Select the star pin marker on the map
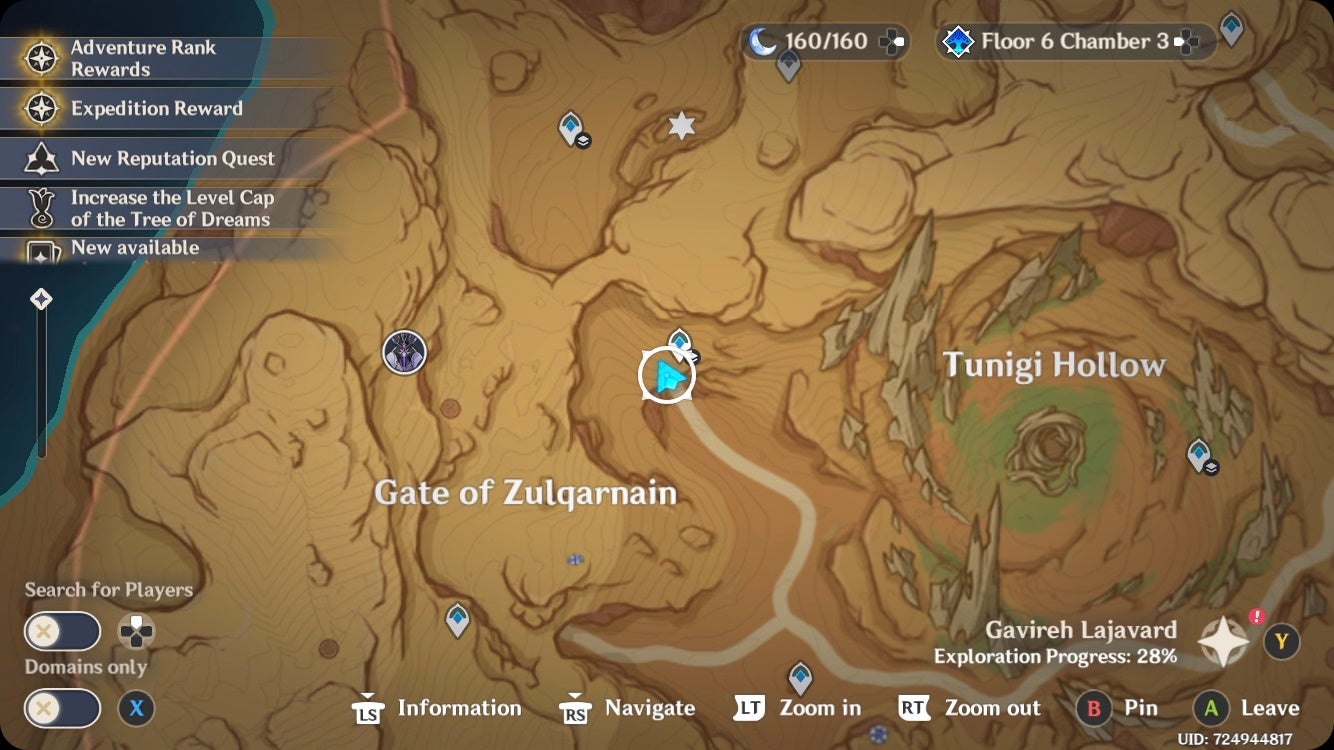This screenshot has width=1334, height=750. (681, 126)
